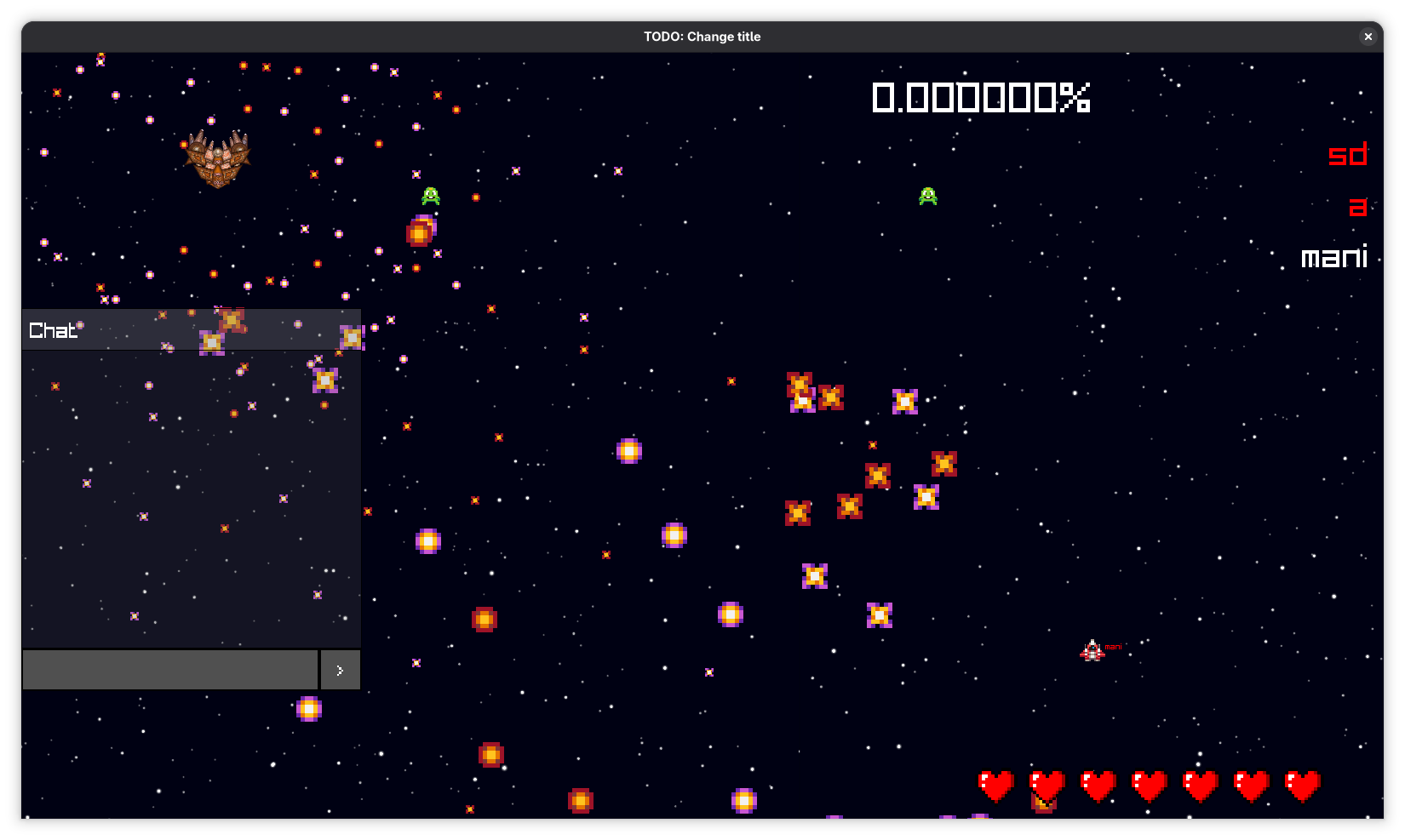The width and height of the screenshot is (1405, 840).
Task: Close the game window with the X
Action: pos(1368,37)
